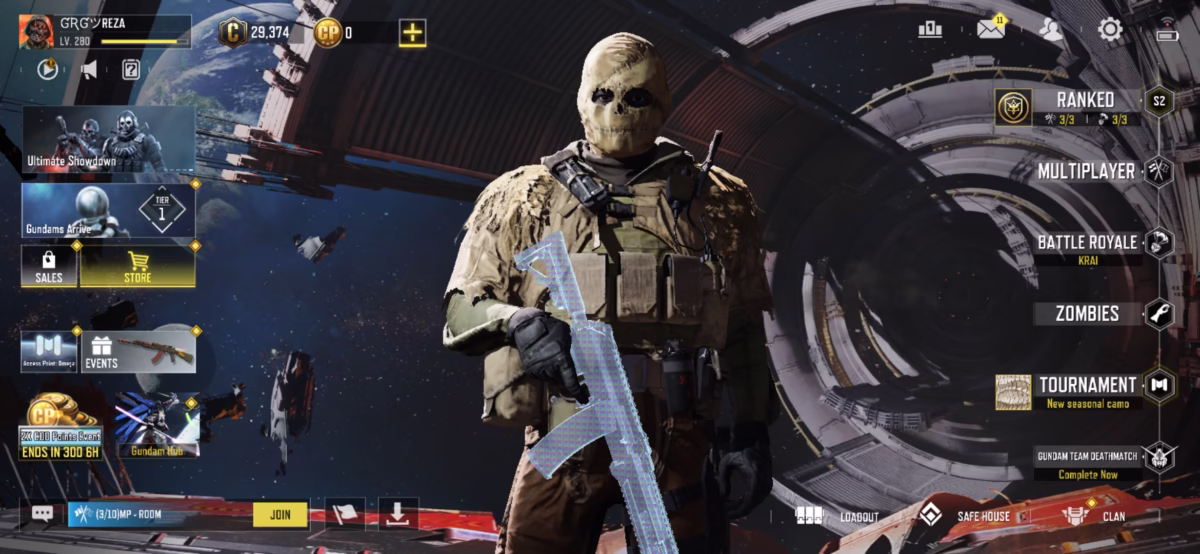
Task: Open the chat bubble icon
Action: (x=42, y=514)
